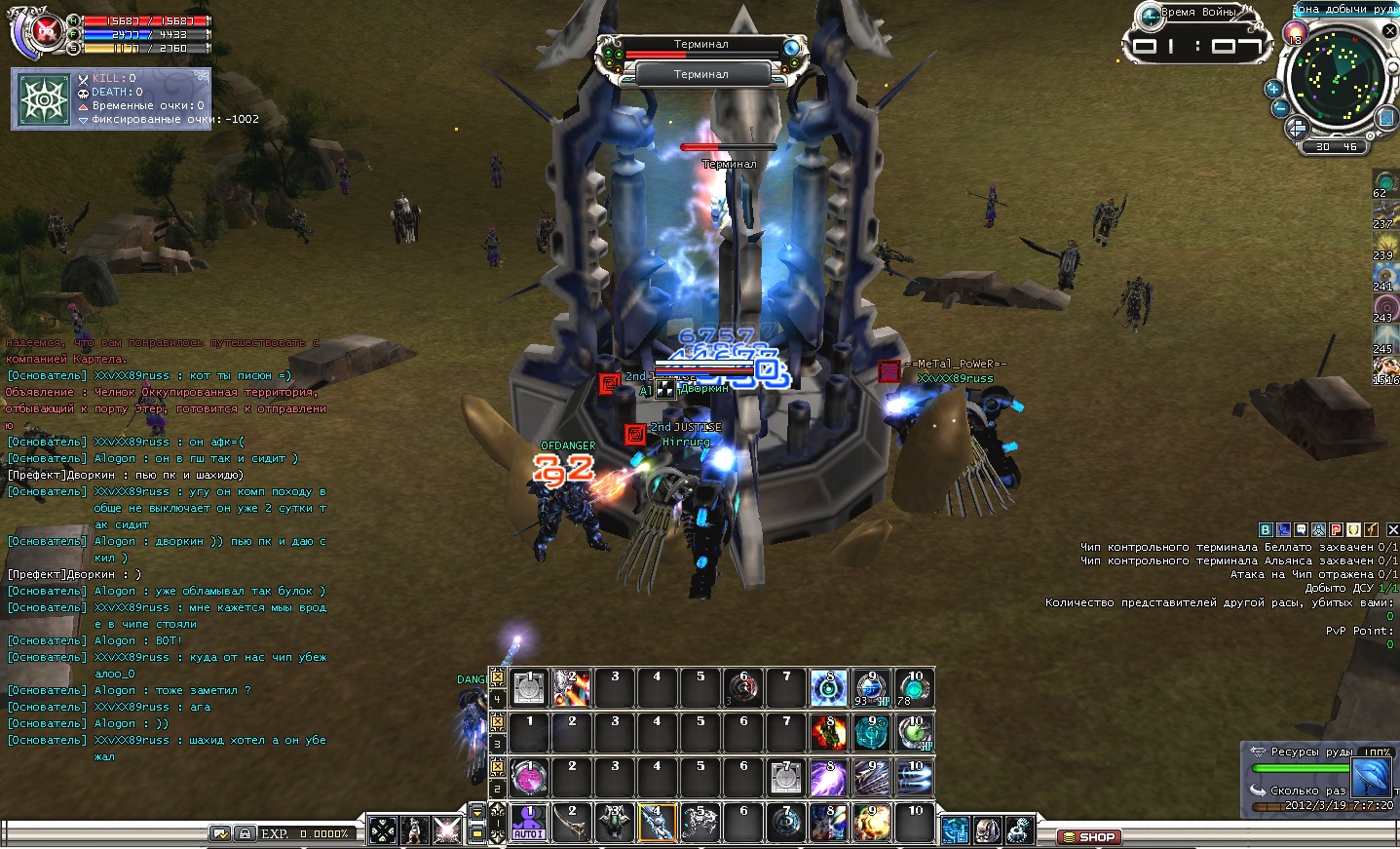Close the radar minimap panel
This screenshot has height=849, width=1400.
click(x=1390, y=31)
